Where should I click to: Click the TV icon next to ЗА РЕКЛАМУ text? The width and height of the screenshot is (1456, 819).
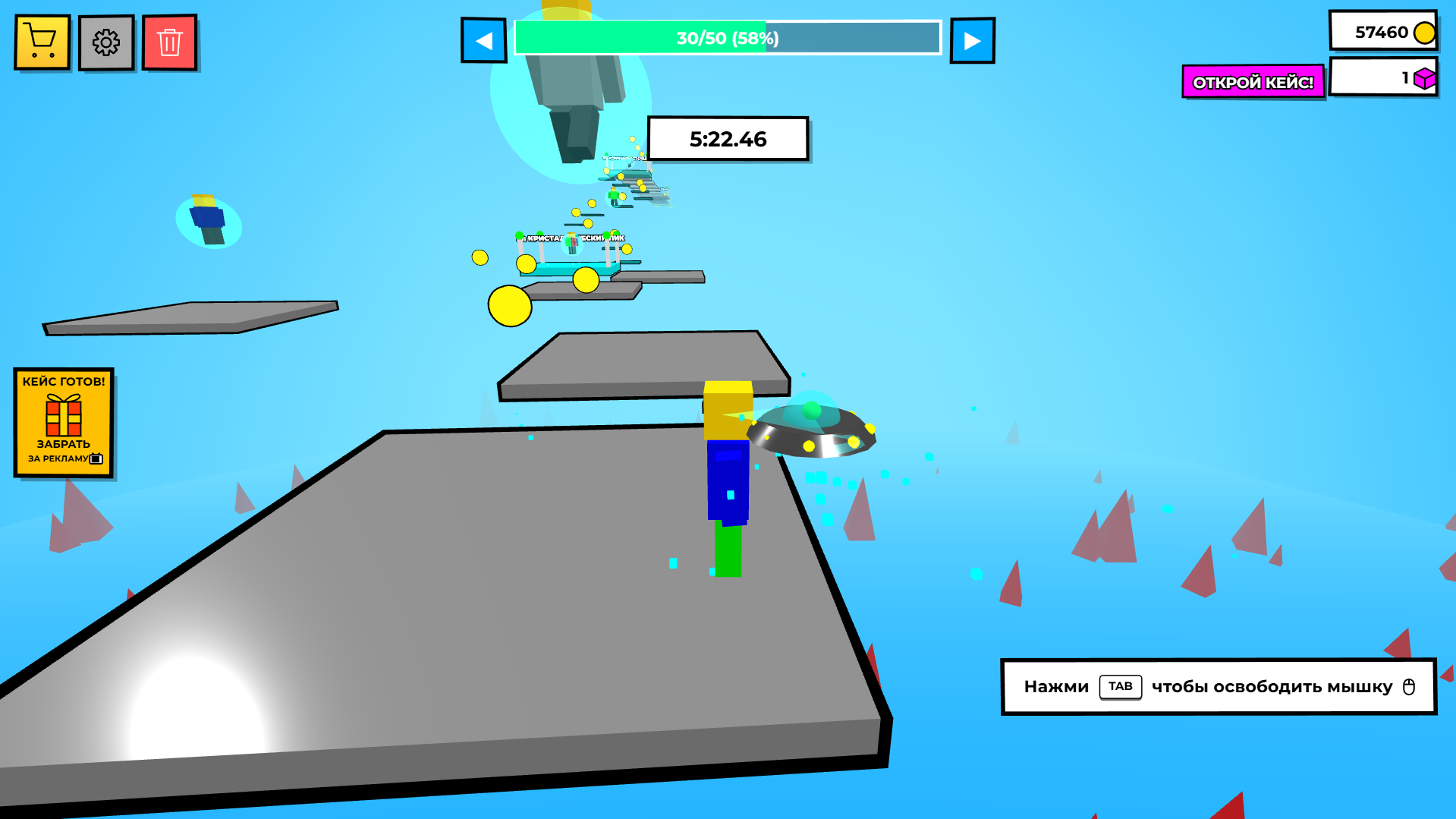click(x=97, y=458)
